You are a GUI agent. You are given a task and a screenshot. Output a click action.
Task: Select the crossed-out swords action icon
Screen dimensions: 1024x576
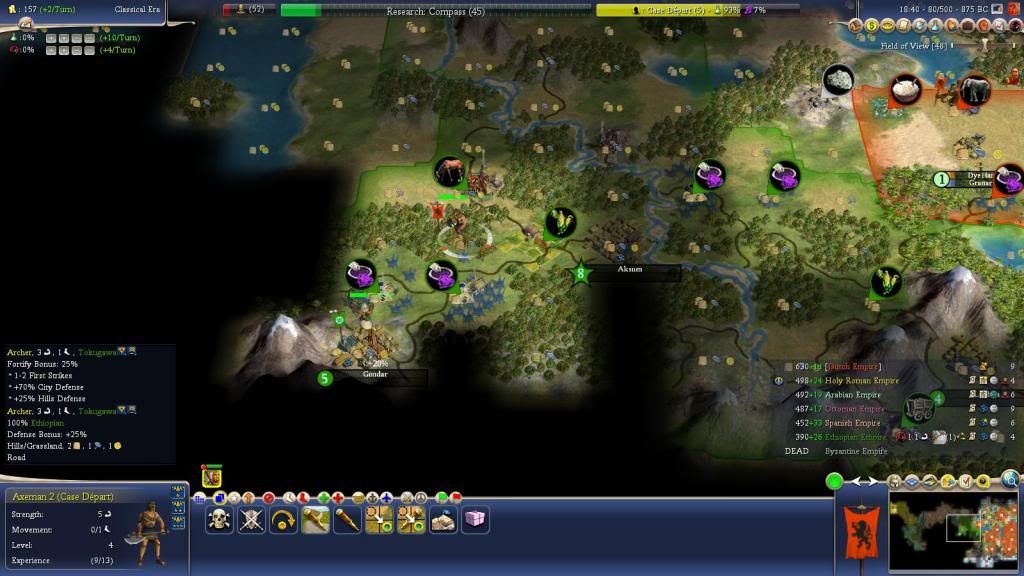pos(251,519)
